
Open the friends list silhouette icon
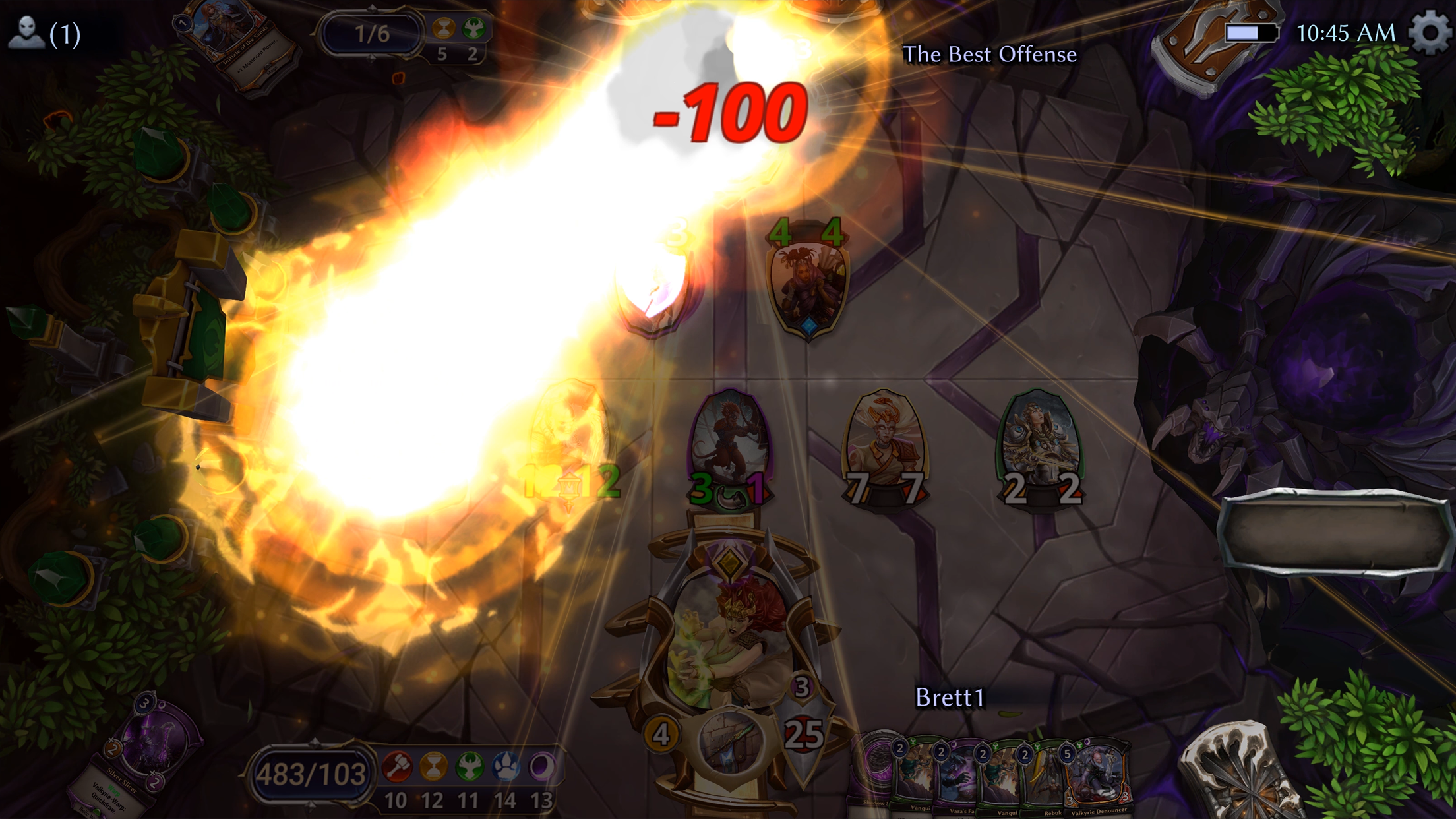tap(26, 33)
